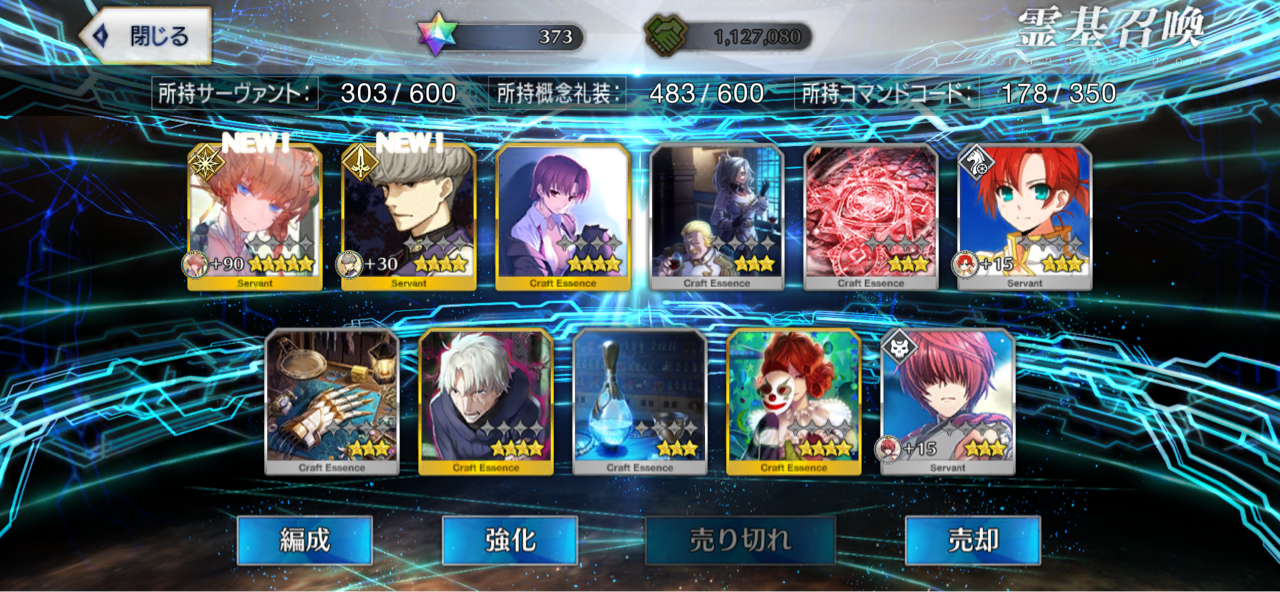Tap the rainbow Saint Quartz star icon
The height and width of the screenshot is (592, 1280).
coord(438,36)
